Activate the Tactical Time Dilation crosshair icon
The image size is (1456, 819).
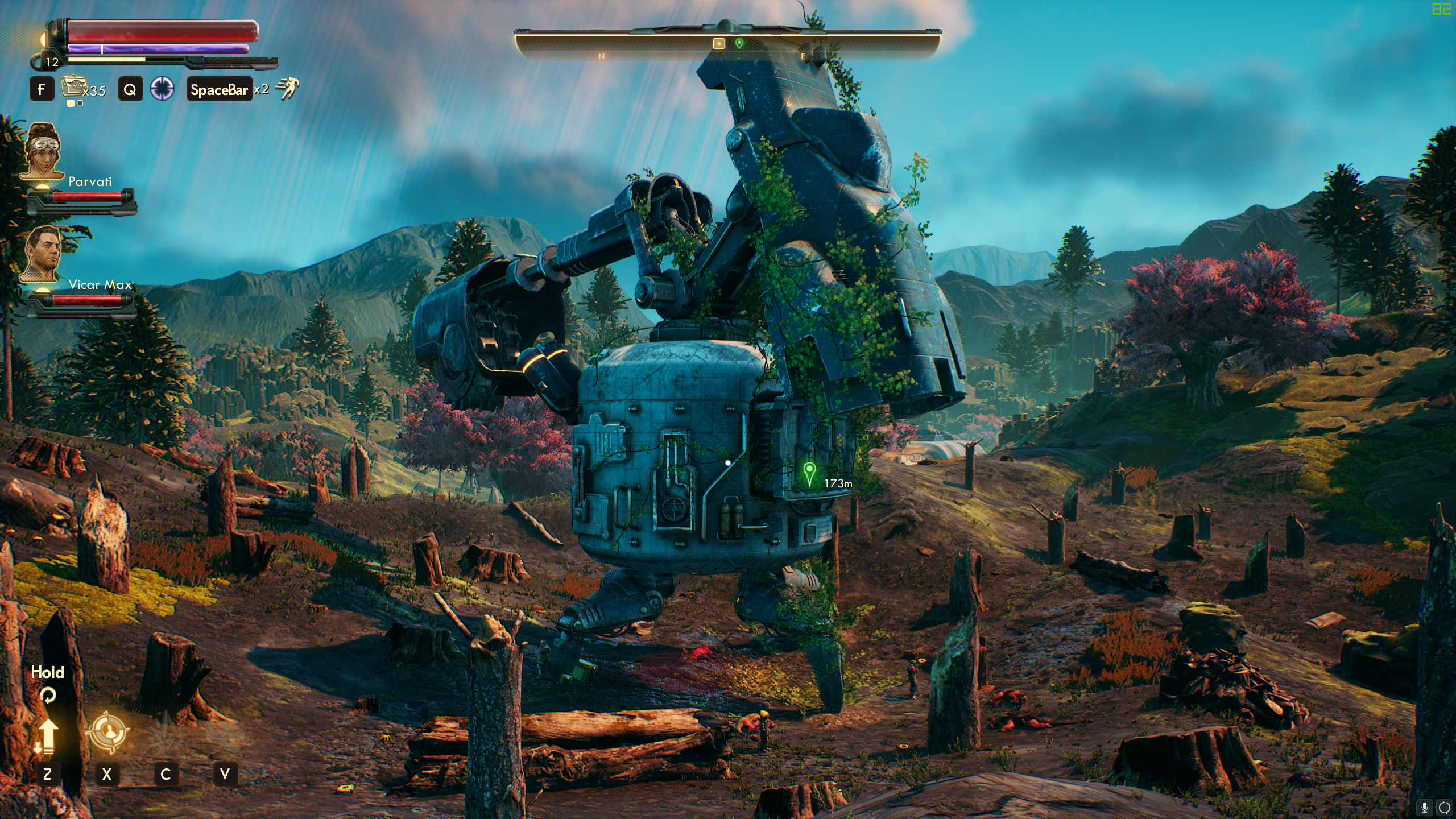click(x=162, y=89)
